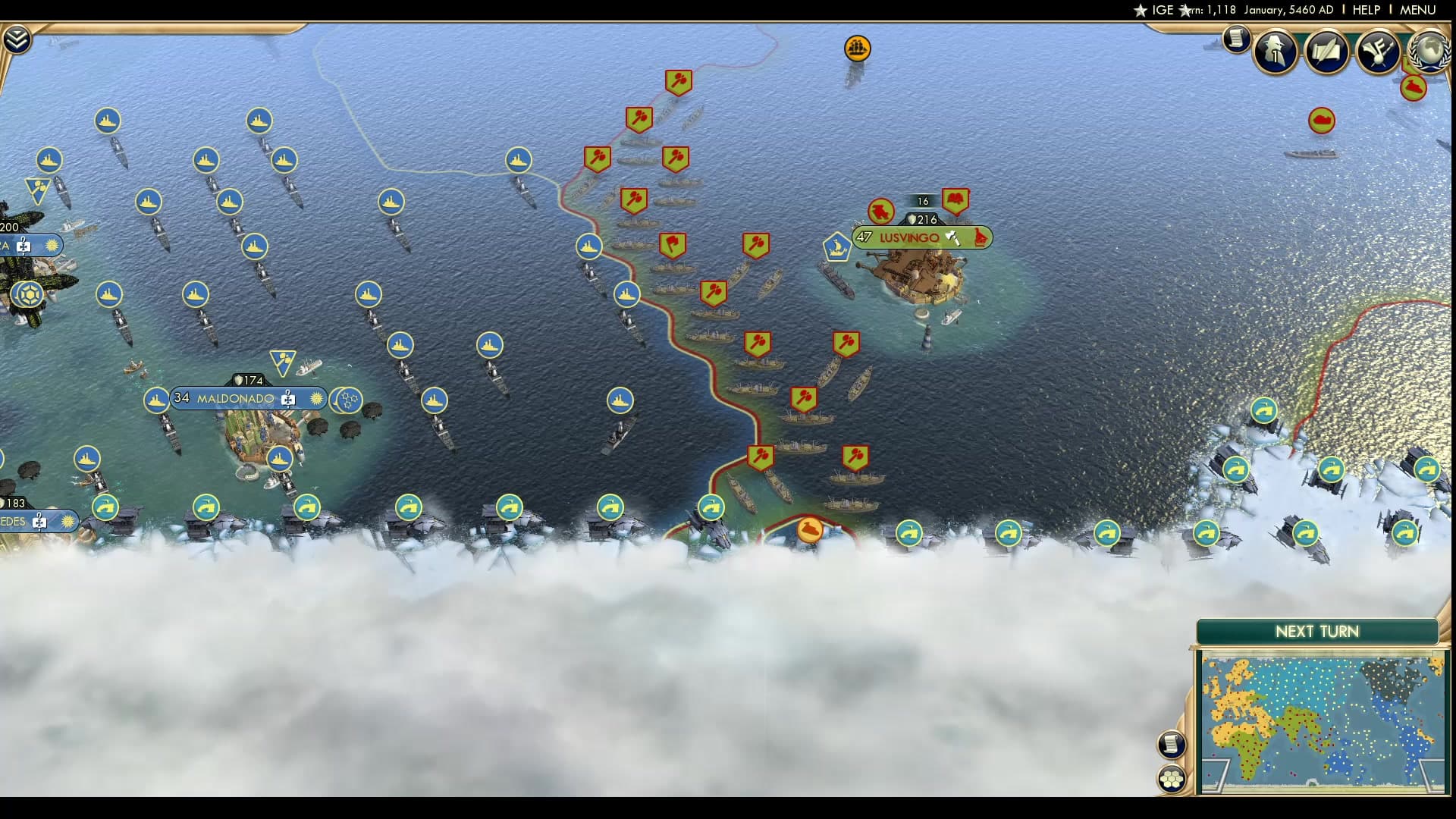Image resolution: width=1456 pixels, height=819 pixels.
Task: Click the red book banner above Lusvingo
Action: click(957, 199)
